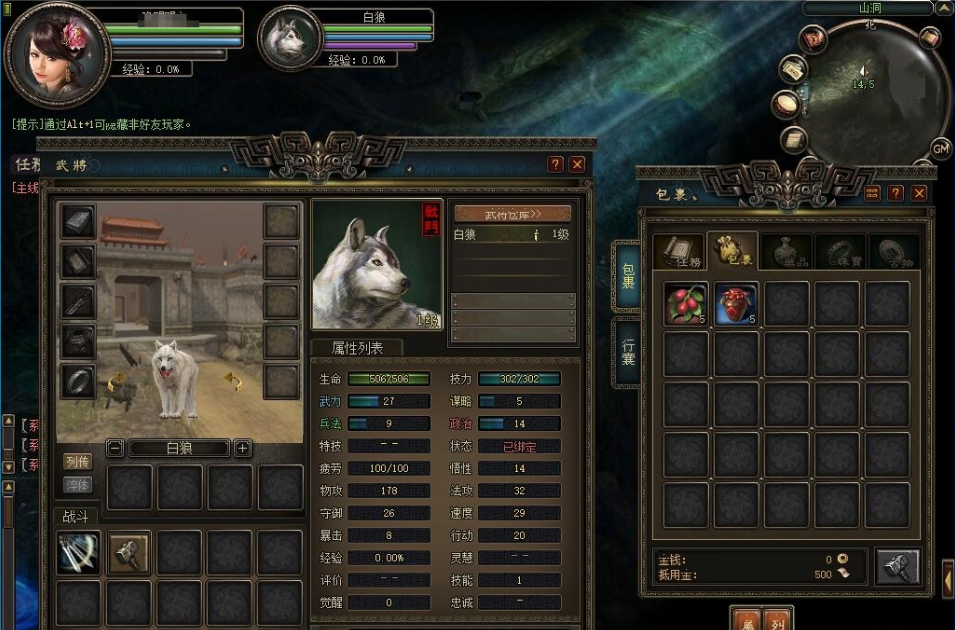Click the 列传 biography button
The width and height of the screenshot is (955, 630).
[77, 461]
